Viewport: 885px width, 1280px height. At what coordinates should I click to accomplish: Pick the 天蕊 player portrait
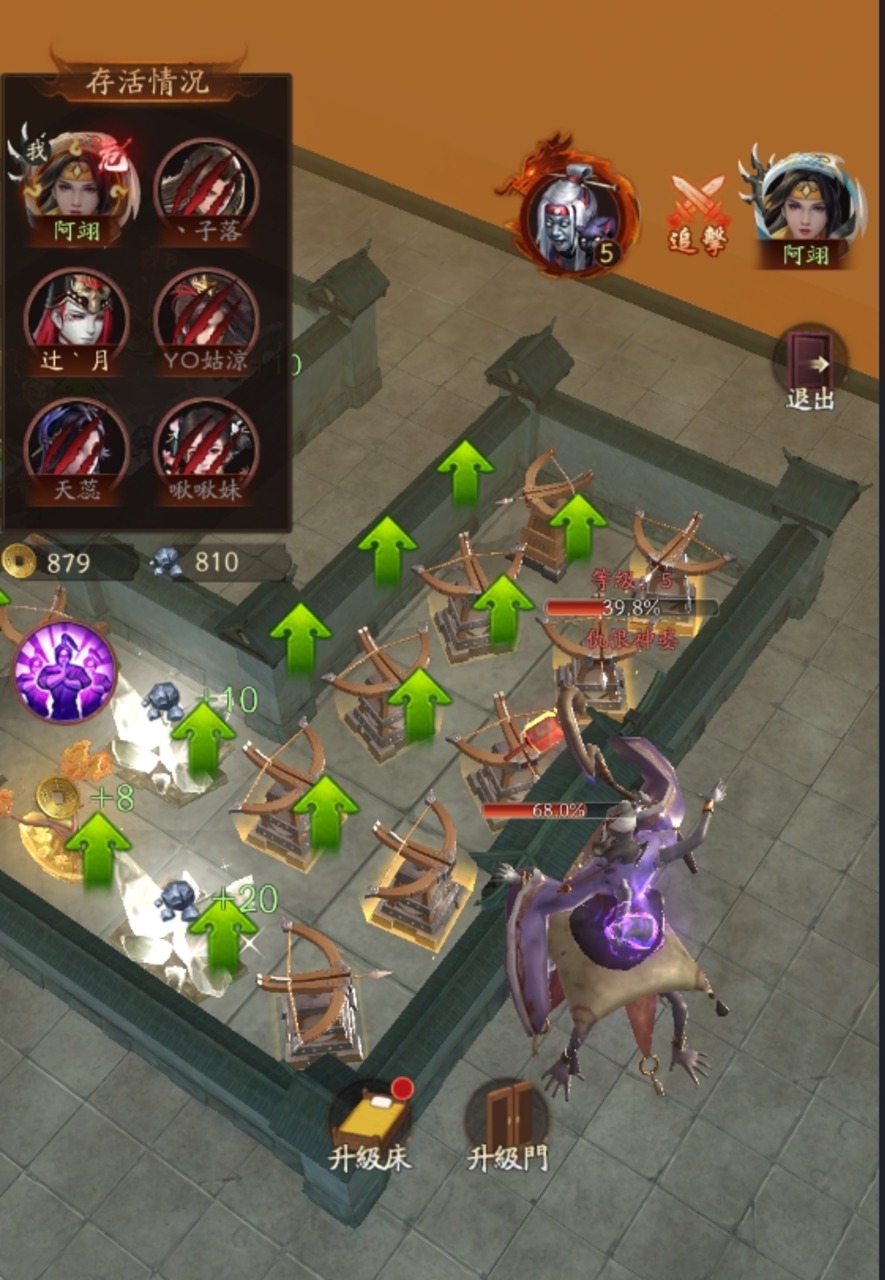76,443
